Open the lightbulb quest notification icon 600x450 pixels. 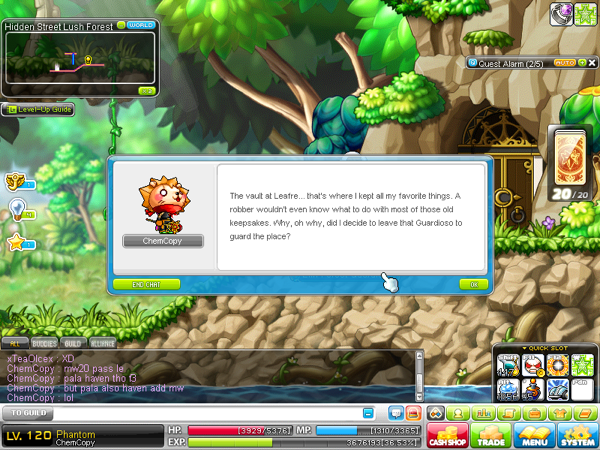point(17,208)
